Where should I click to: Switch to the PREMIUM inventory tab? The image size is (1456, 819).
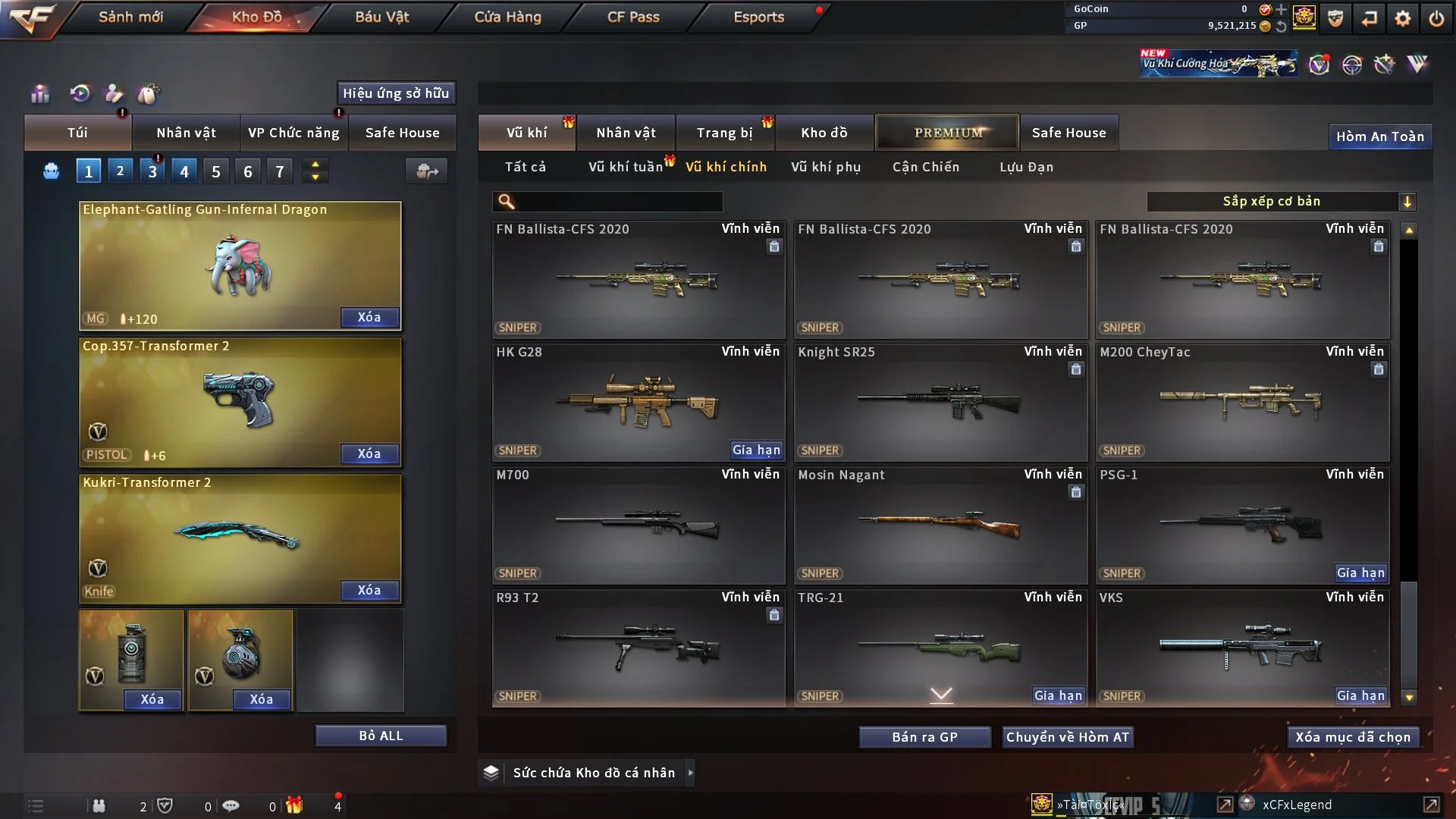tap(947, 133)
